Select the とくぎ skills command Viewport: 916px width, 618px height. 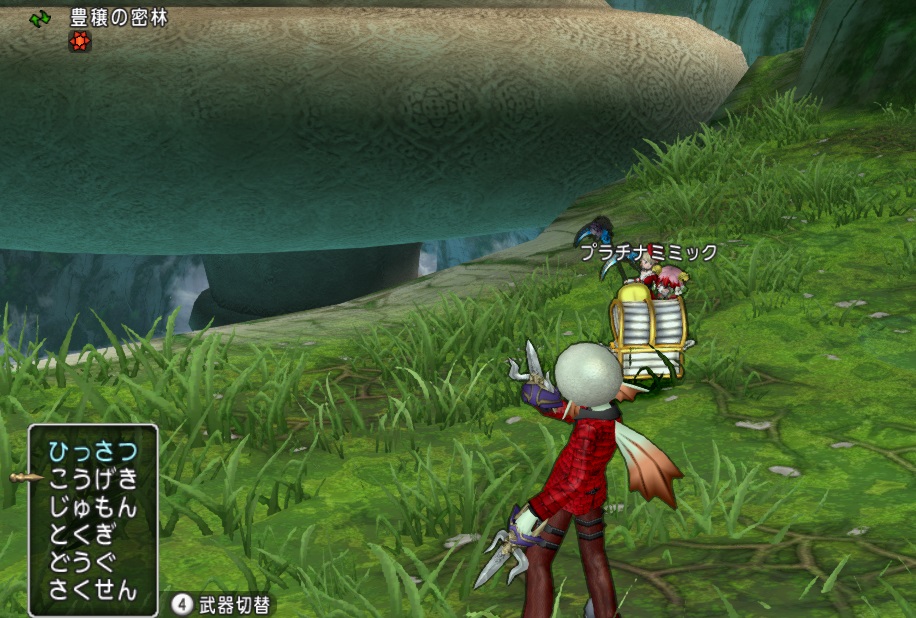click(x=82, y=534)
